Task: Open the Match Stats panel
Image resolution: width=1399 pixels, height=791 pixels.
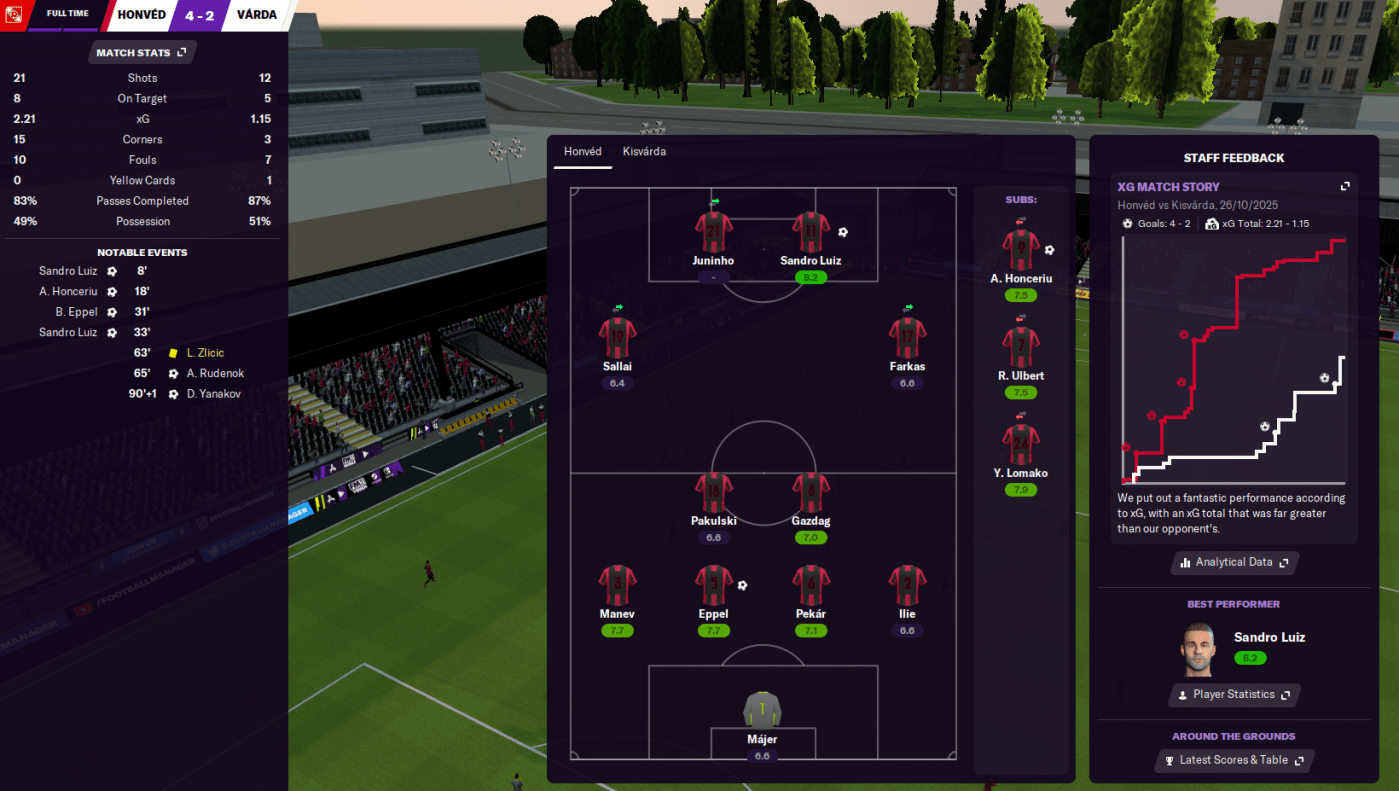Action: tap(141, 52)
